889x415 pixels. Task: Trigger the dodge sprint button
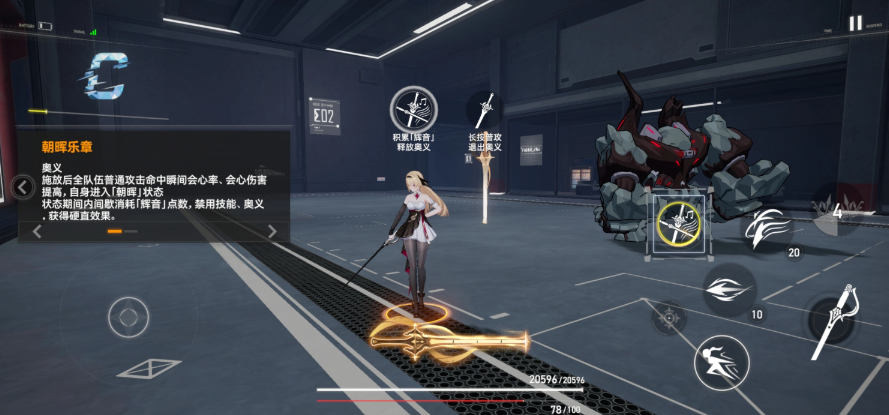coord(722,361)
